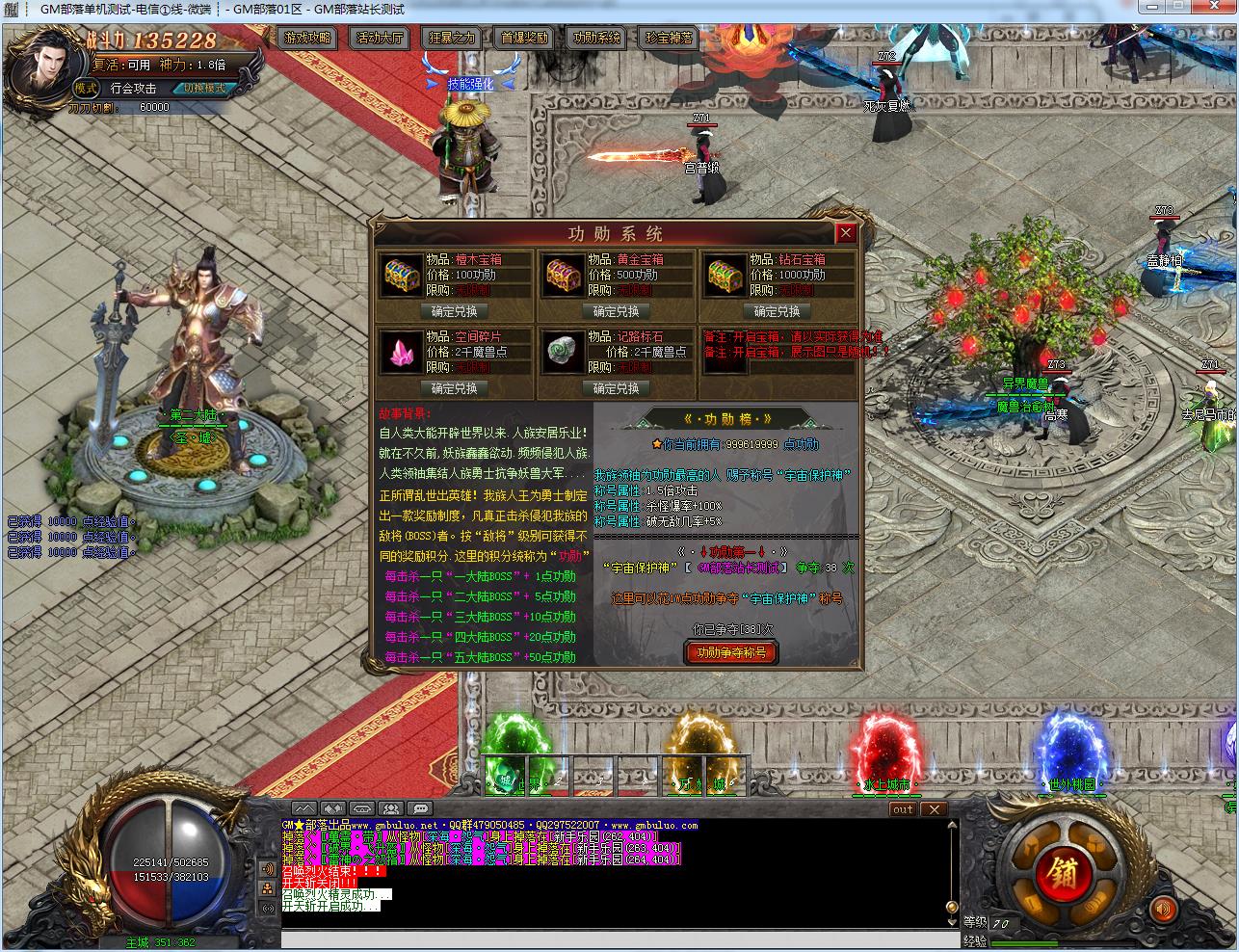Viewport: 1239px width, 952px height.
Task: Confirm exchange for 黄金宝箱
Action: (616, 311)
